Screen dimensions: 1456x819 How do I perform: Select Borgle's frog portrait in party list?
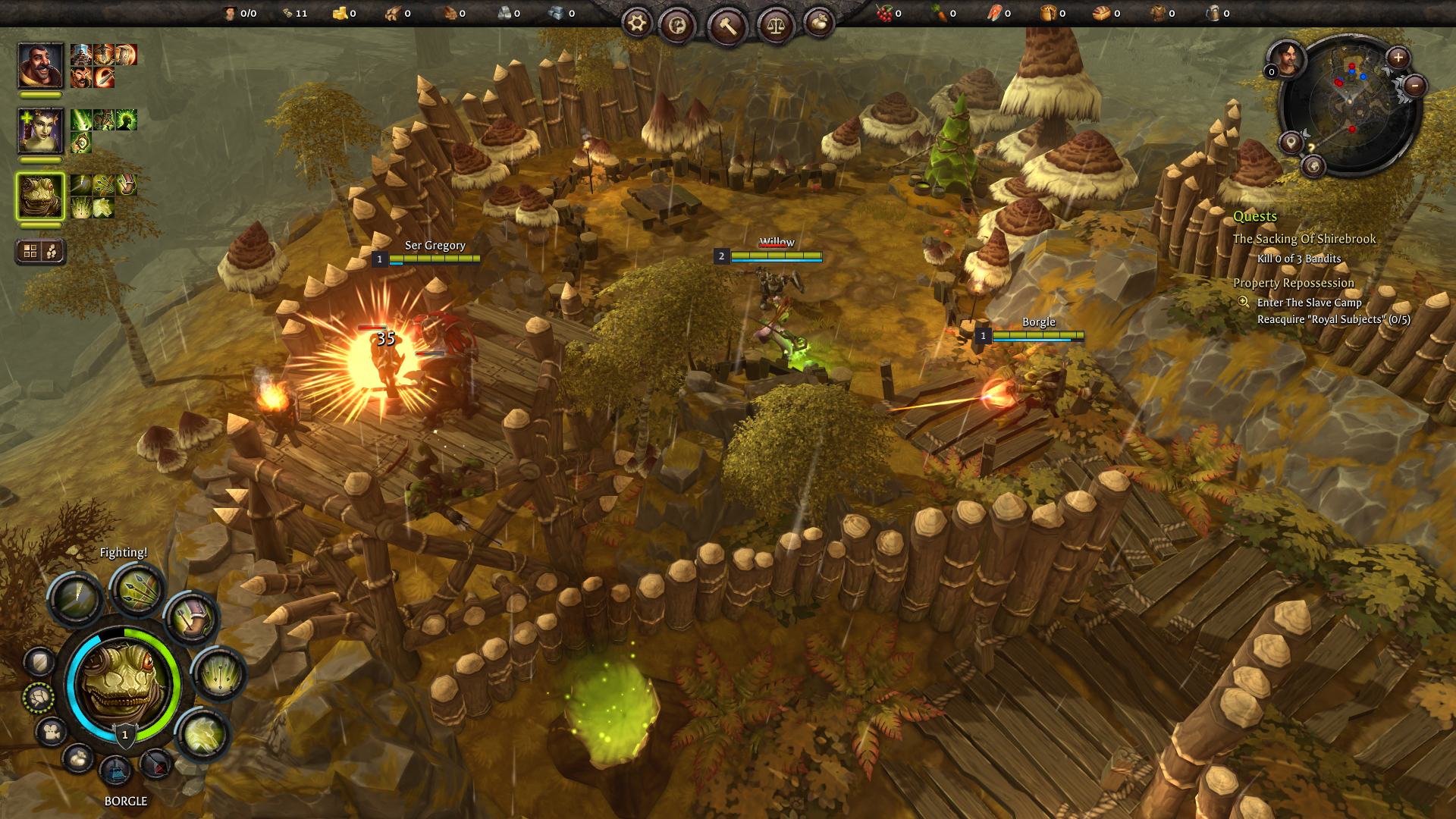click(x=40, y=196)
